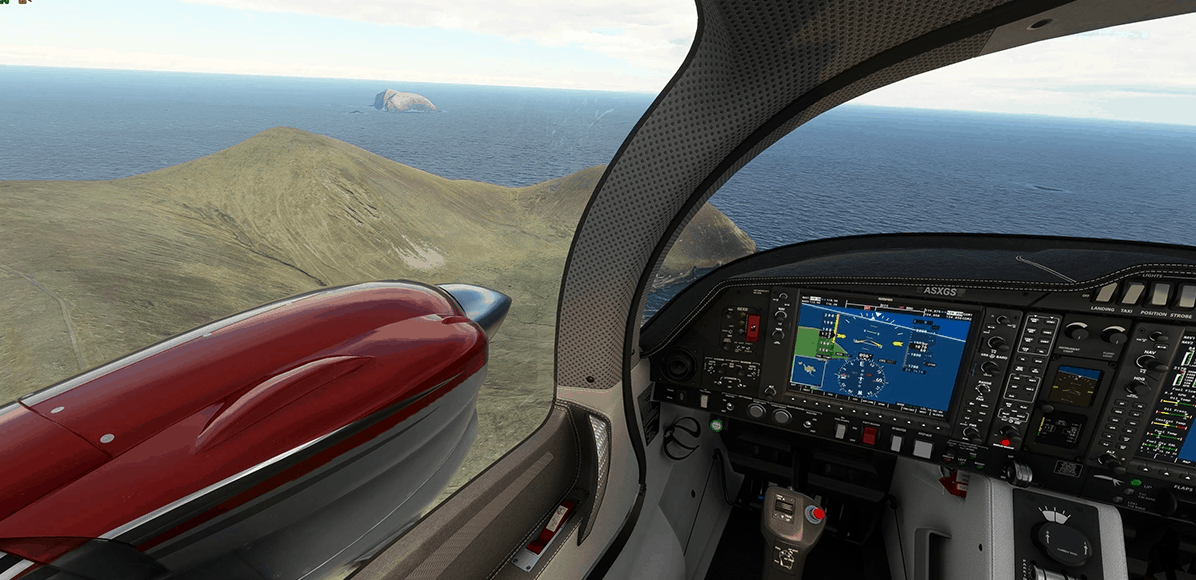
Task: Toggle the LANDING light switch
Action: (x=1106, y=292)
